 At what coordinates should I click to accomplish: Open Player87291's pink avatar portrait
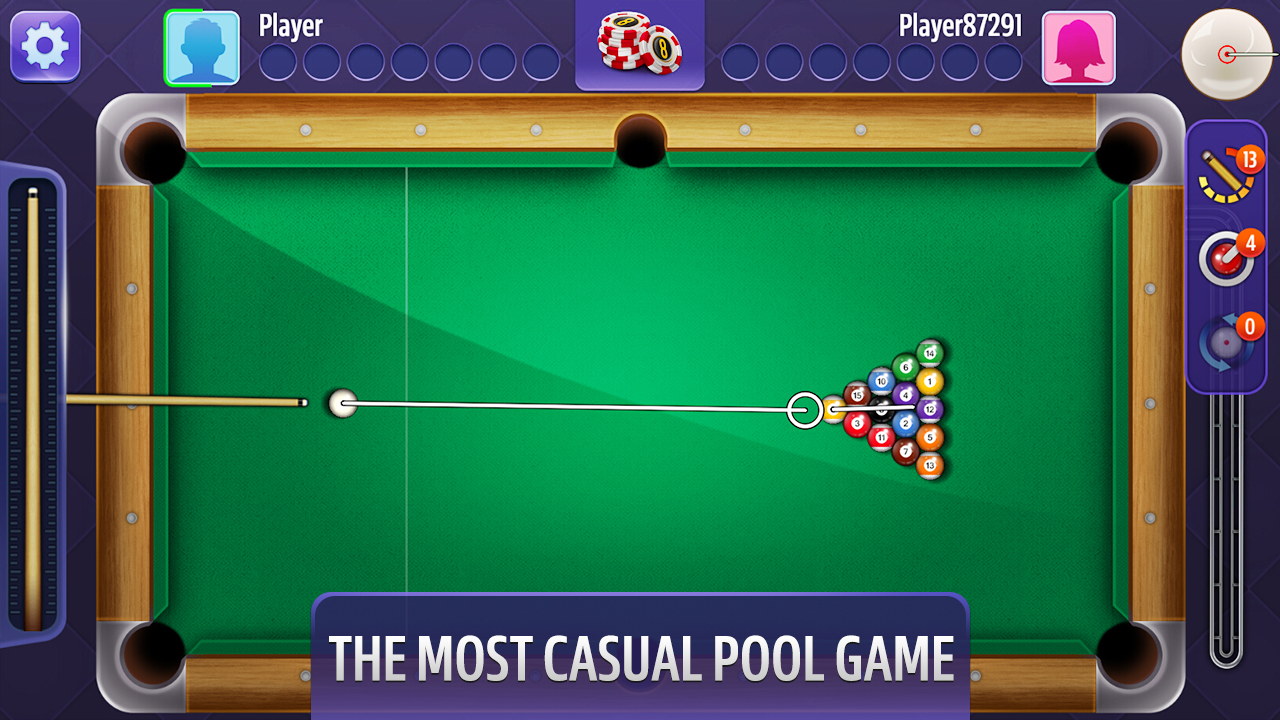(1079, 46)
